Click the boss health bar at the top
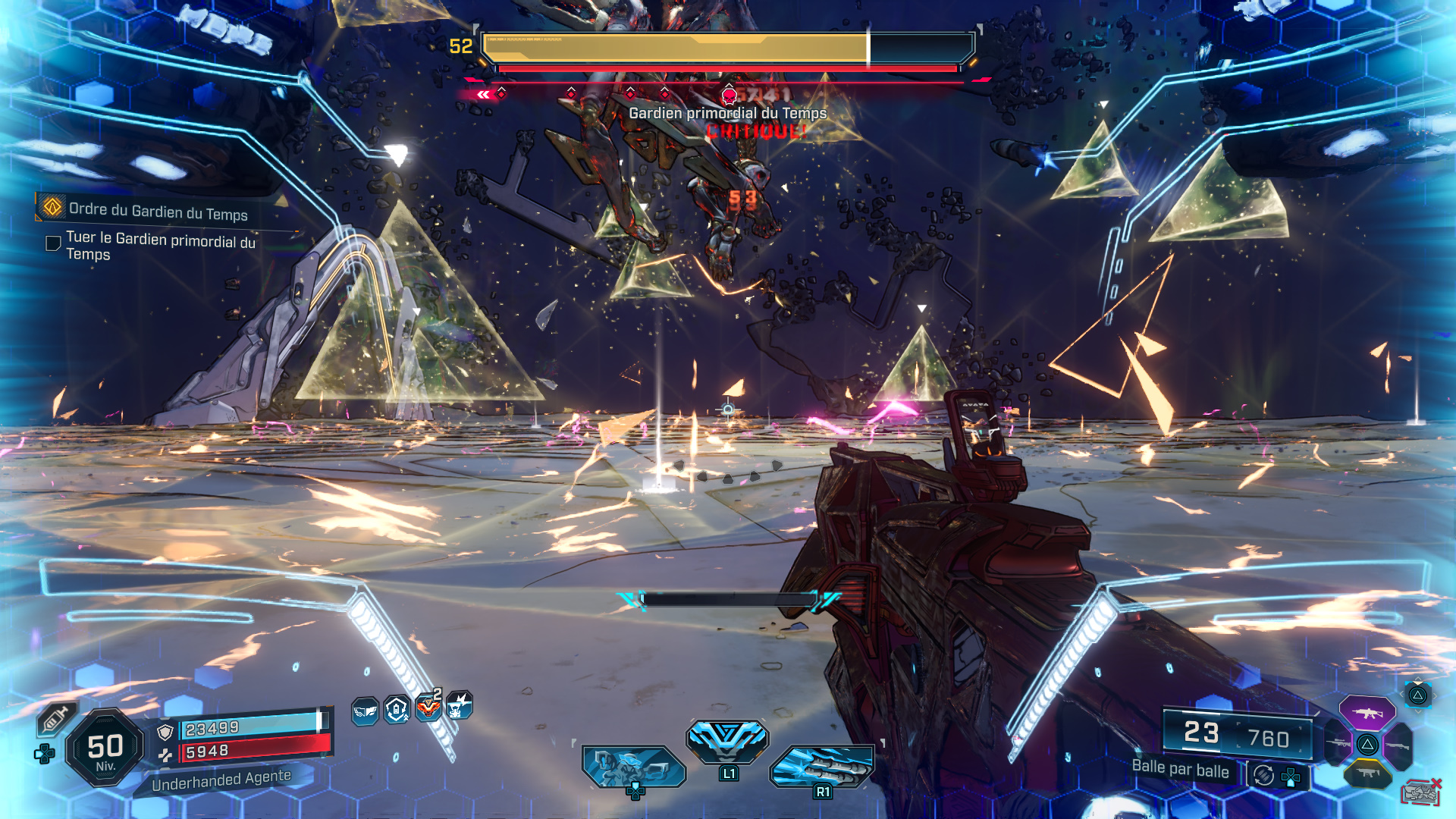This screenshot has width=1456, height=819. pyautogui.click(x=724, y=47)
